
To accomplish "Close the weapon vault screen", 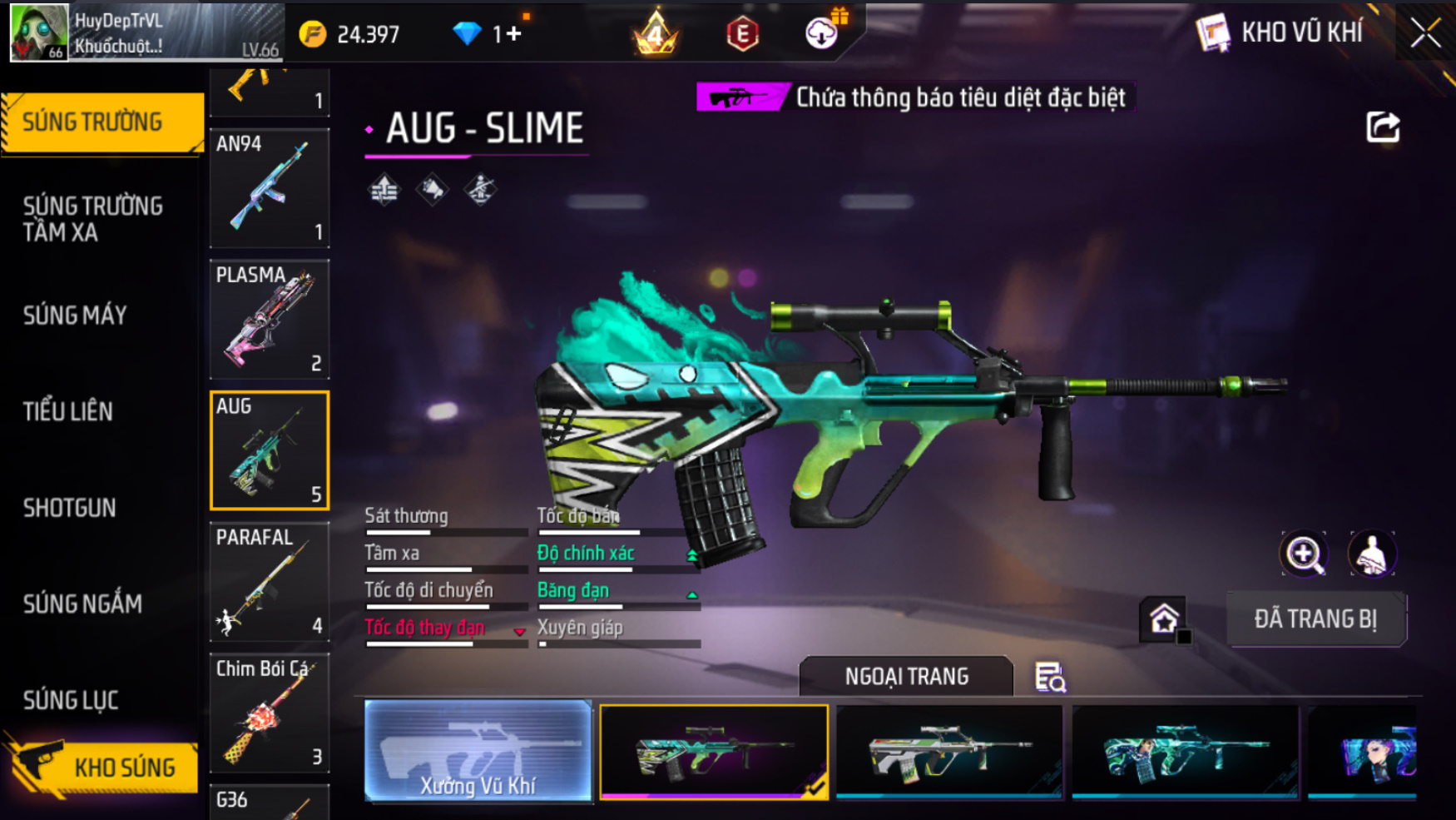I will [1425, 33].
